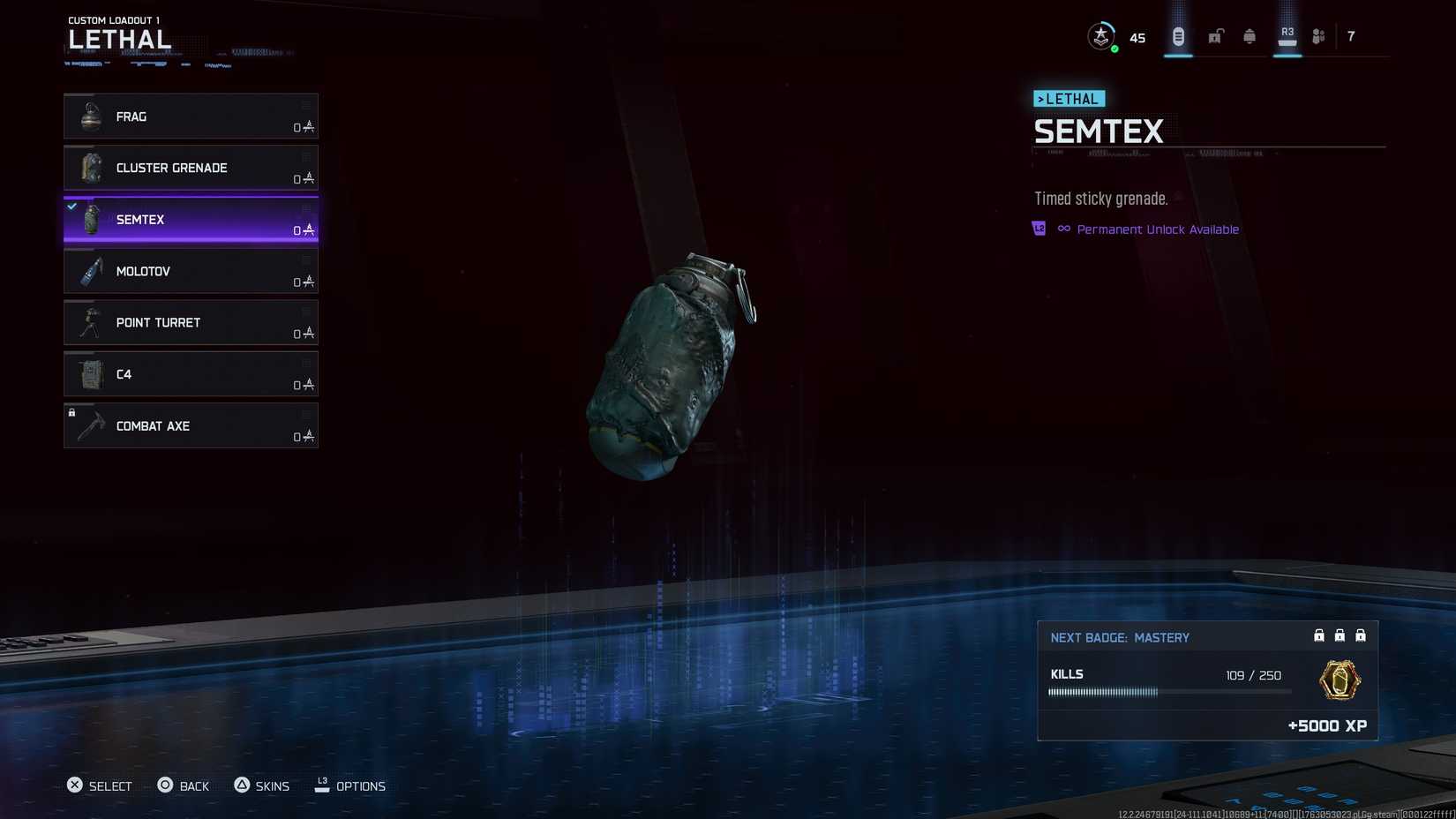1456x819 pixels.
Task: Open the grenade category icon in top bar
Action: tap(1178, 35)
